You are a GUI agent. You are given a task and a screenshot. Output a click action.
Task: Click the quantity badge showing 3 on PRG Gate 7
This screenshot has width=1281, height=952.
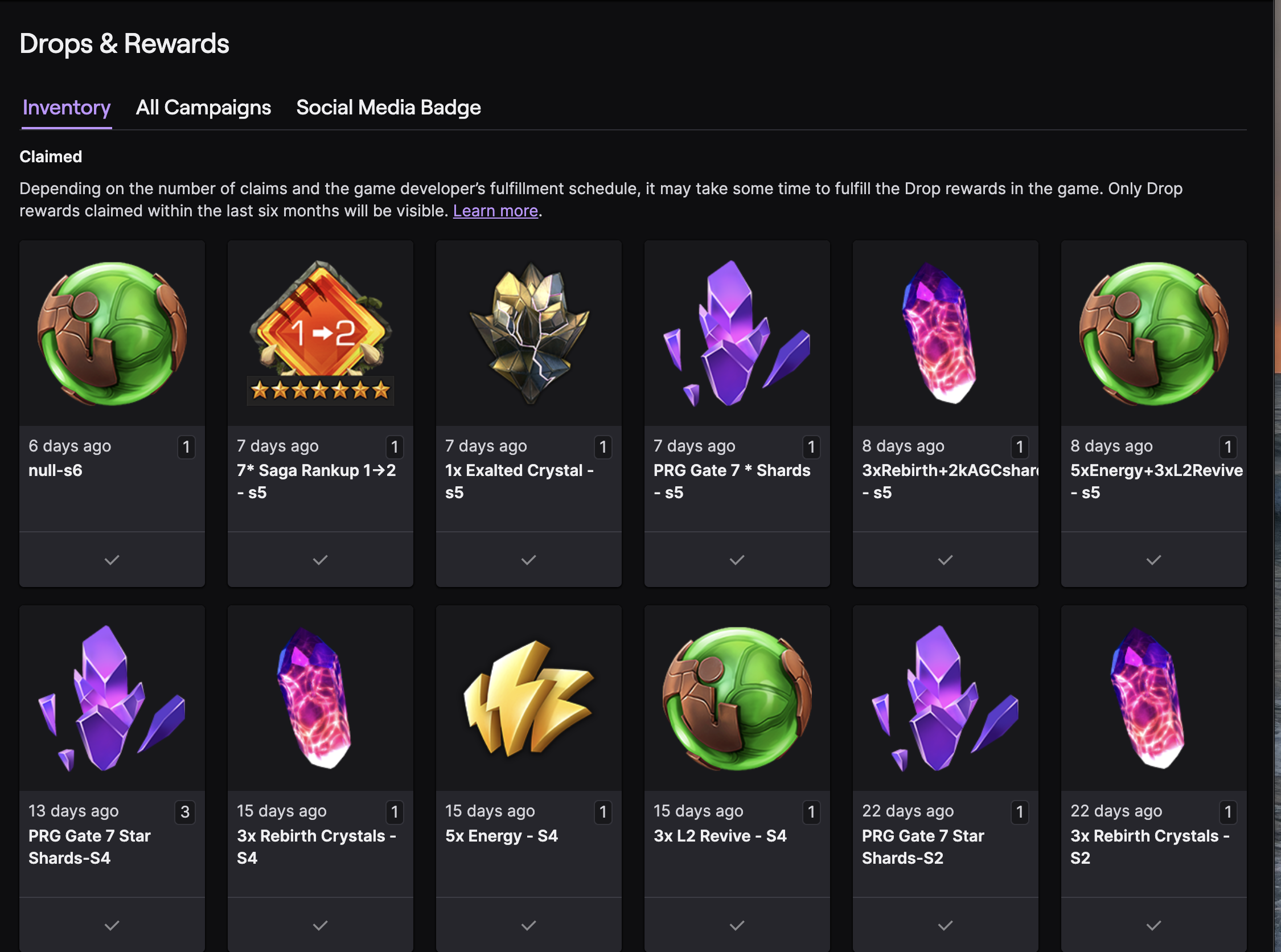click(x=186, y=813)
